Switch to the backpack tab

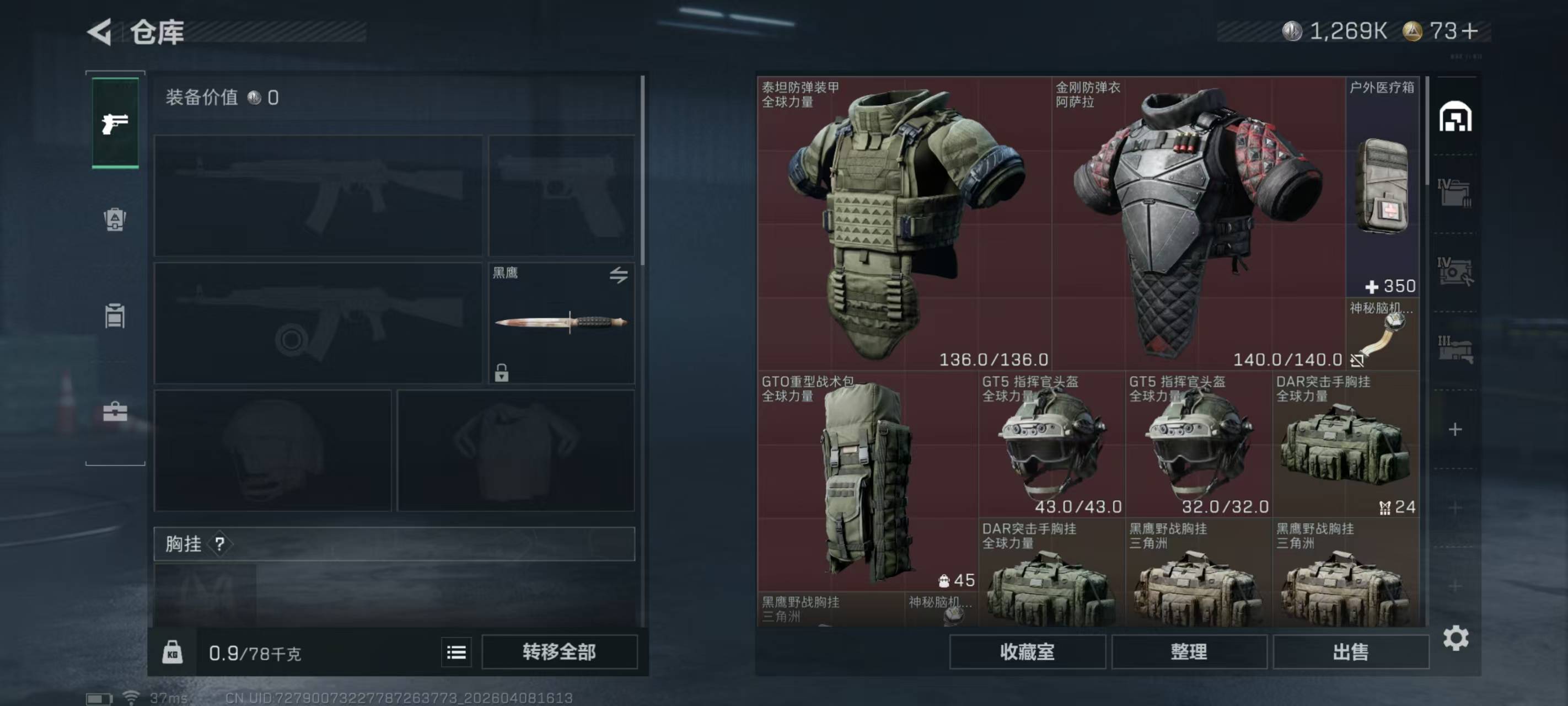tap(115, 220)
